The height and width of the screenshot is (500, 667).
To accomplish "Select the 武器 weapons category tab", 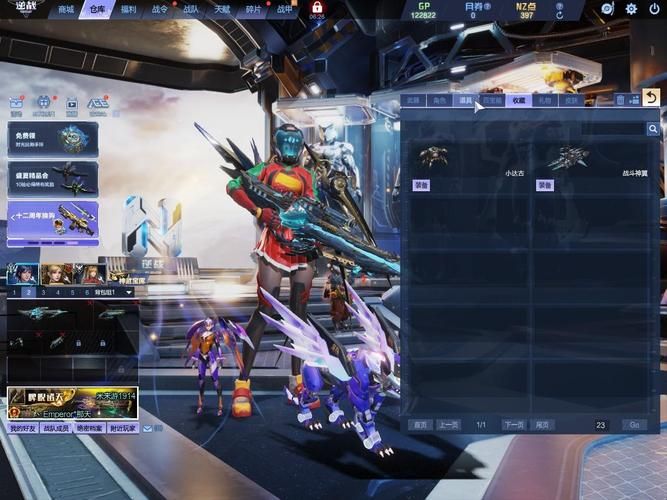I will [413, 100].
